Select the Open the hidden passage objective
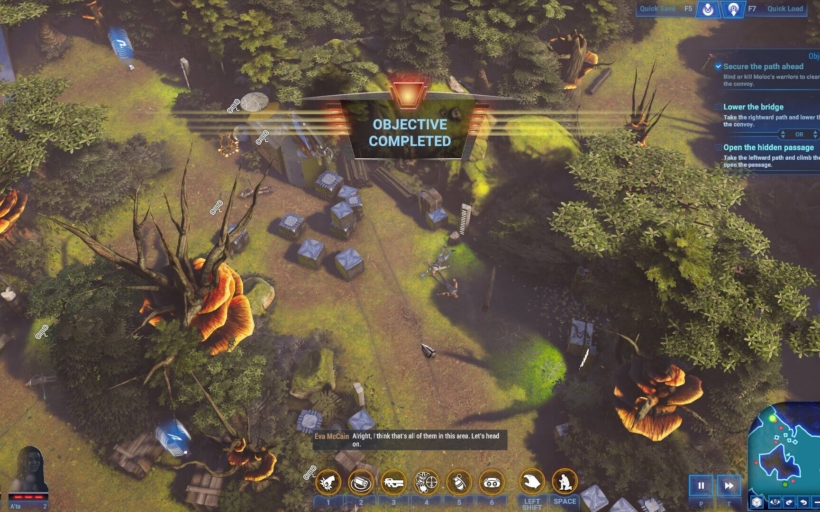Viewport: 820px width, 512px height. (769, 147)
